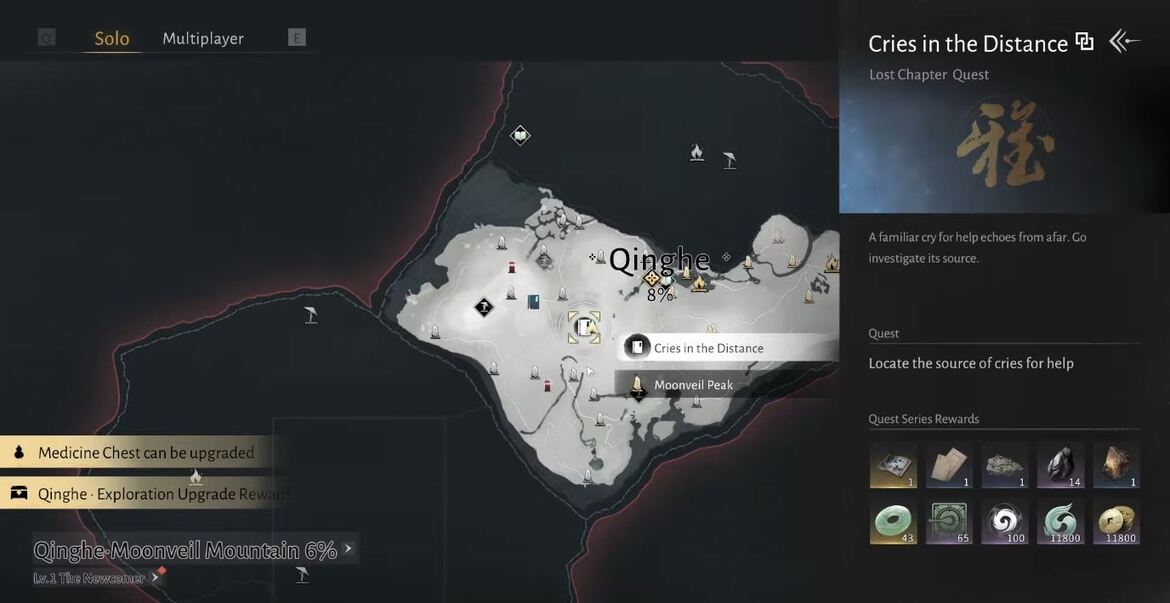Select the open-book diamond marker north of Qinghe
Viewport: 1170px width, 603px height.
pyautogui.click(x=520, y=135)
